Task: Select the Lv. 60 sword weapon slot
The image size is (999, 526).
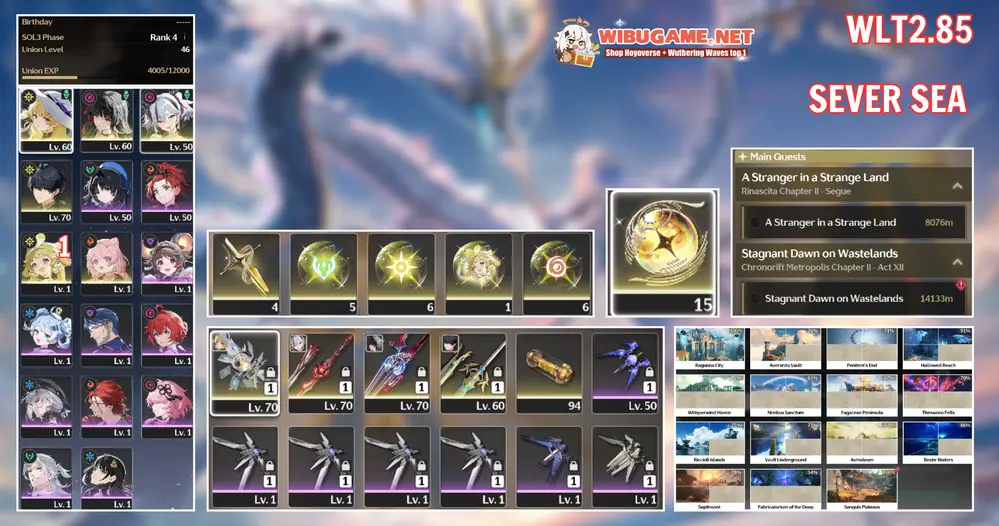Action: pyautogui.click(x=474, y=369)
